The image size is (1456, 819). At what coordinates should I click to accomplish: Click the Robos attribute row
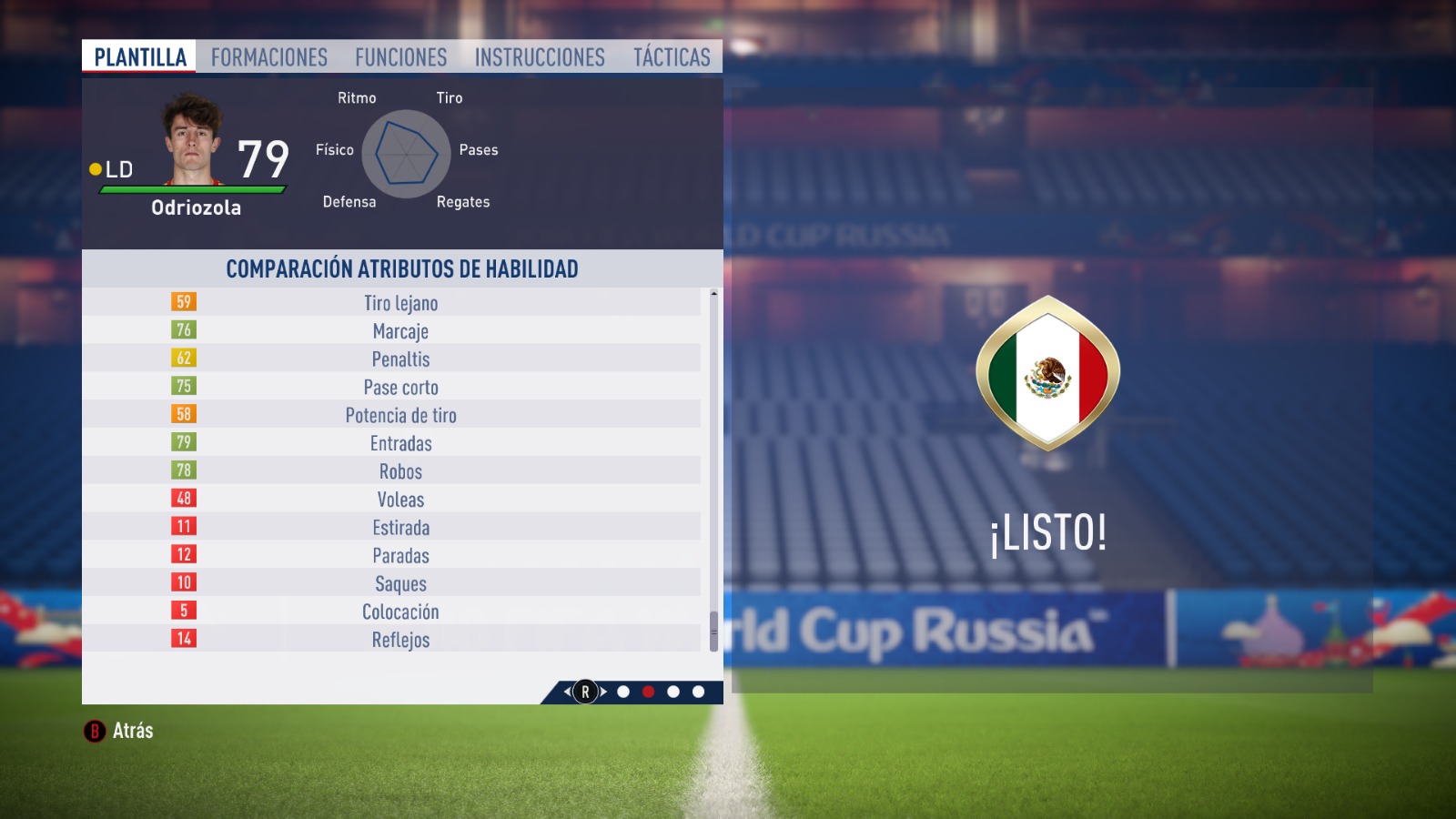click(x=400, y=471)
